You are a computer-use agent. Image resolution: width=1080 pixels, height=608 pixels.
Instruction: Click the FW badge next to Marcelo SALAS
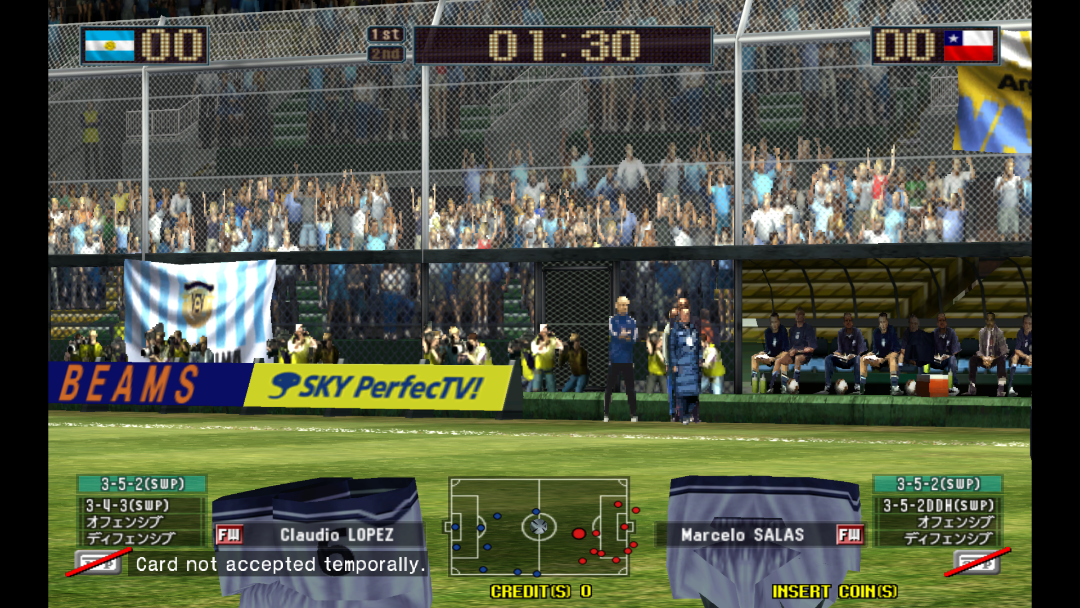(850, 535)
